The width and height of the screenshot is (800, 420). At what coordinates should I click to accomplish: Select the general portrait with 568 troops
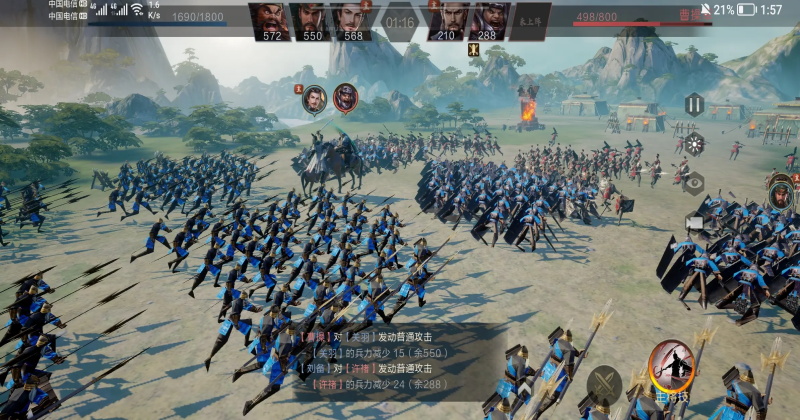[351, 20]
